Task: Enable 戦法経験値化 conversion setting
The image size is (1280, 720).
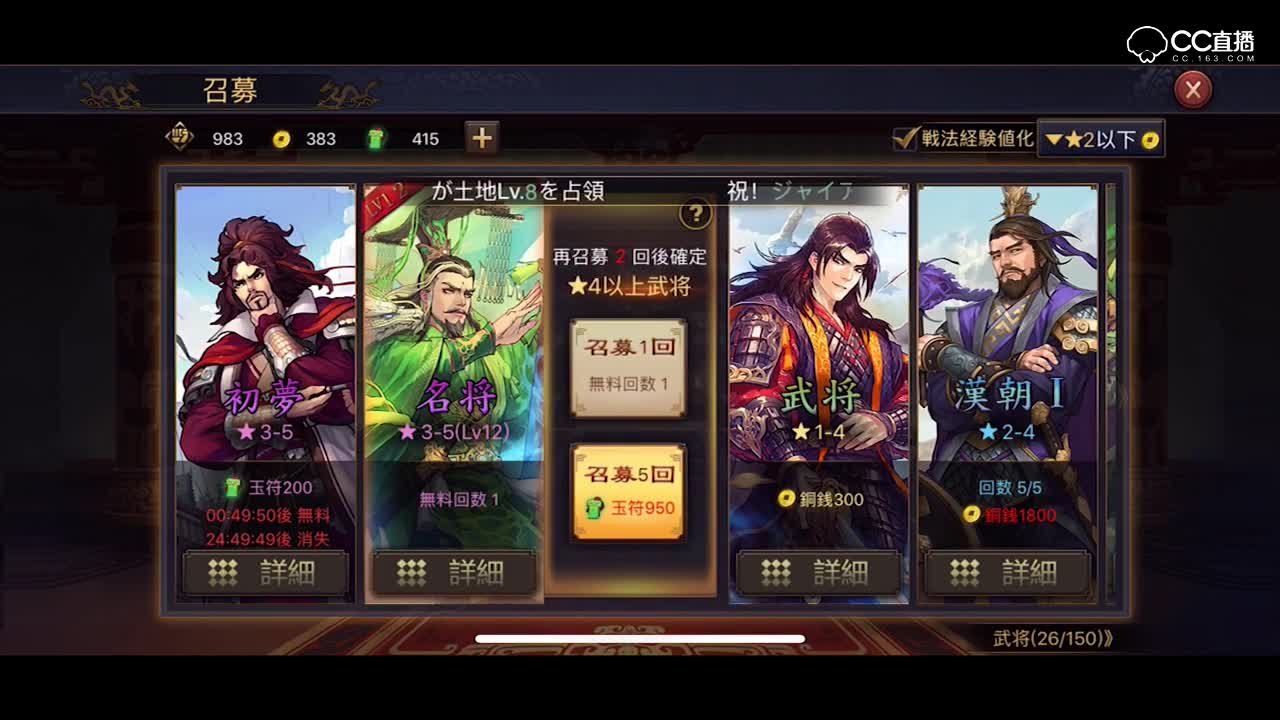Action: point(903,140)
